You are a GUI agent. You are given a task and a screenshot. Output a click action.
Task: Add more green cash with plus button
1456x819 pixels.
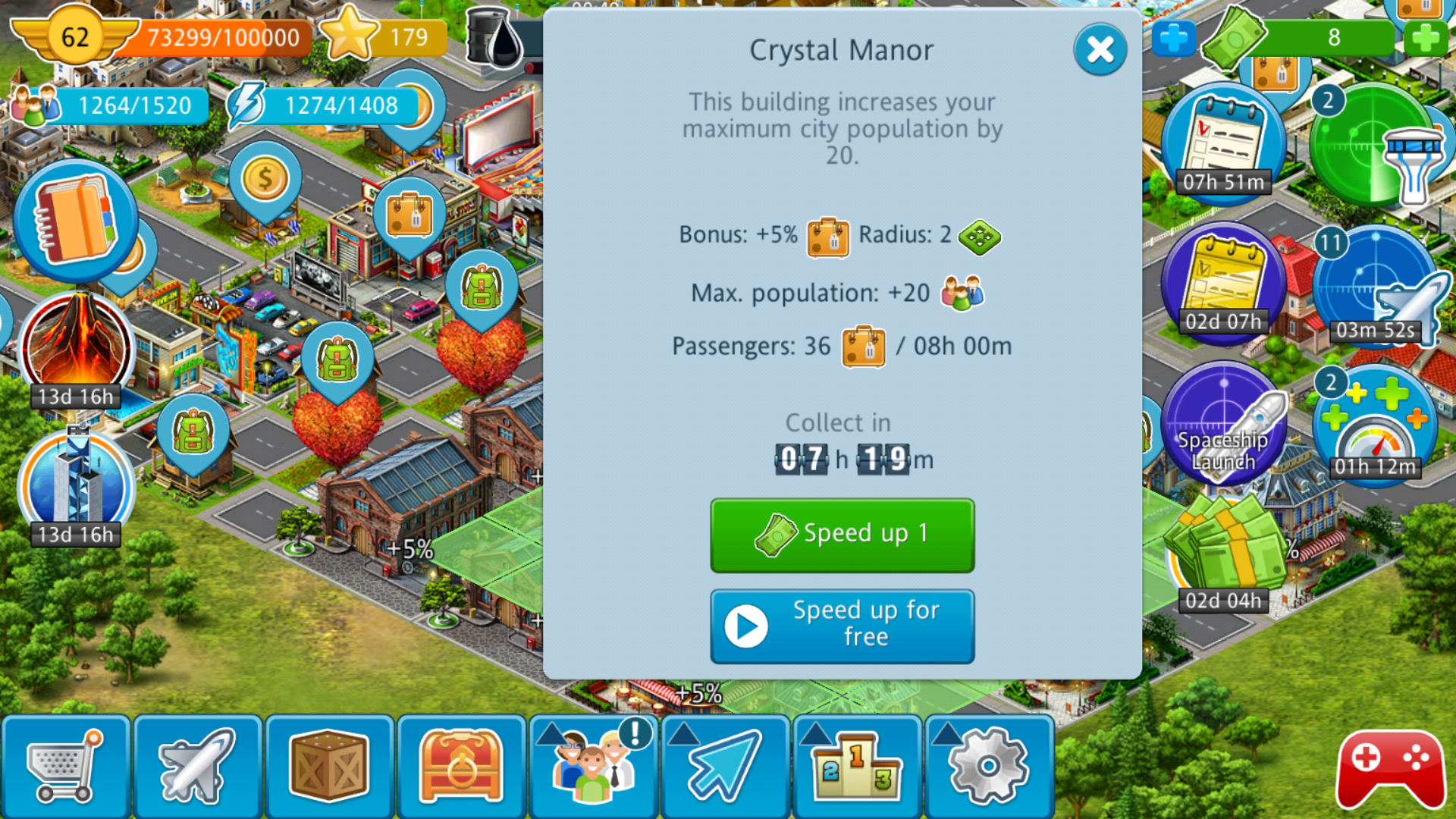coord(1425,38)
